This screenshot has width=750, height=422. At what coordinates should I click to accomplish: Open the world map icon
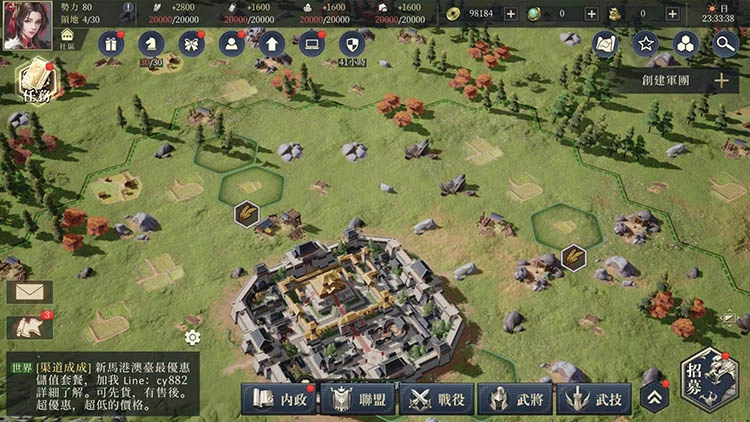605,44
